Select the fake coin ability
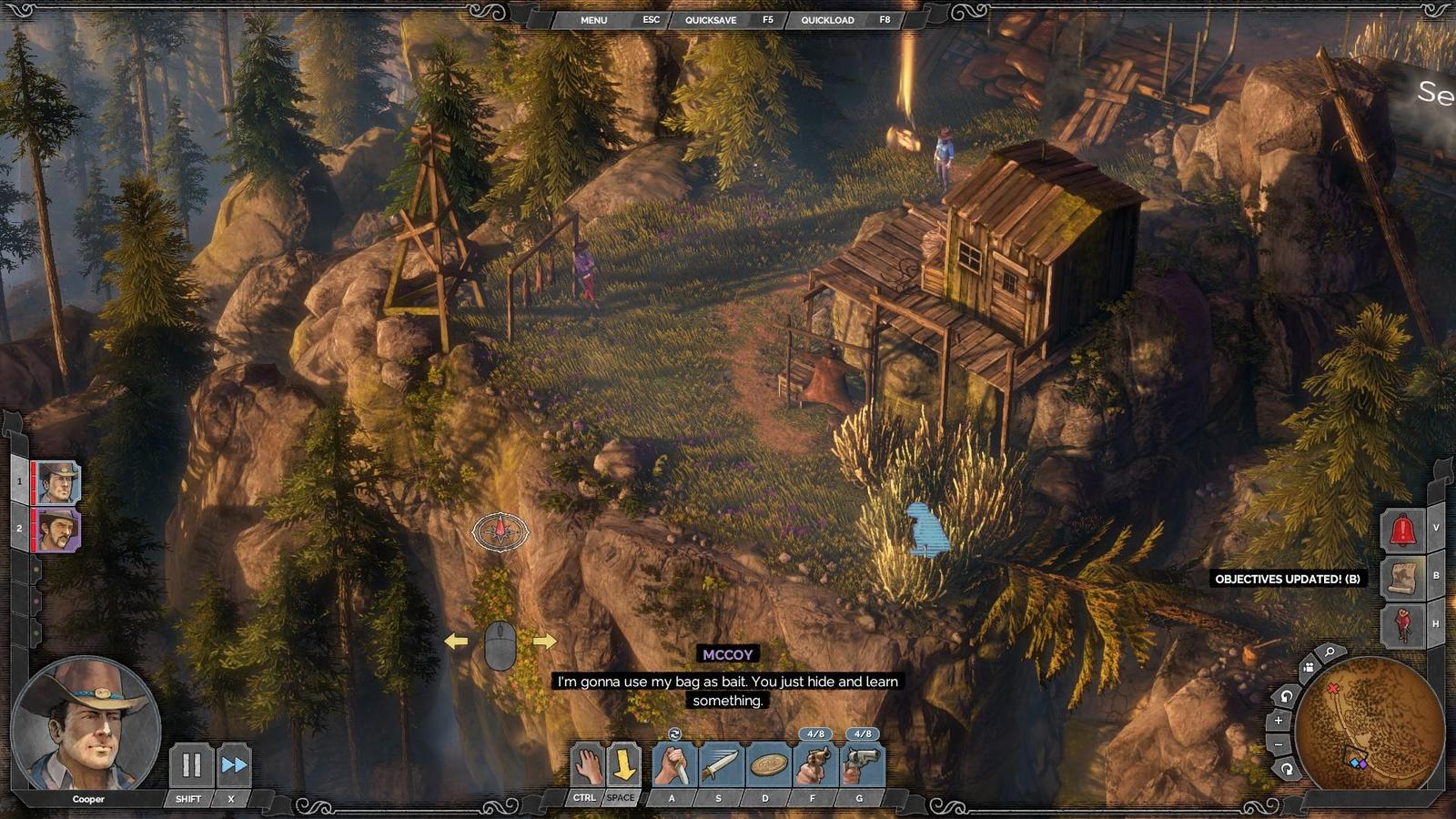 [x=769, y=765]
